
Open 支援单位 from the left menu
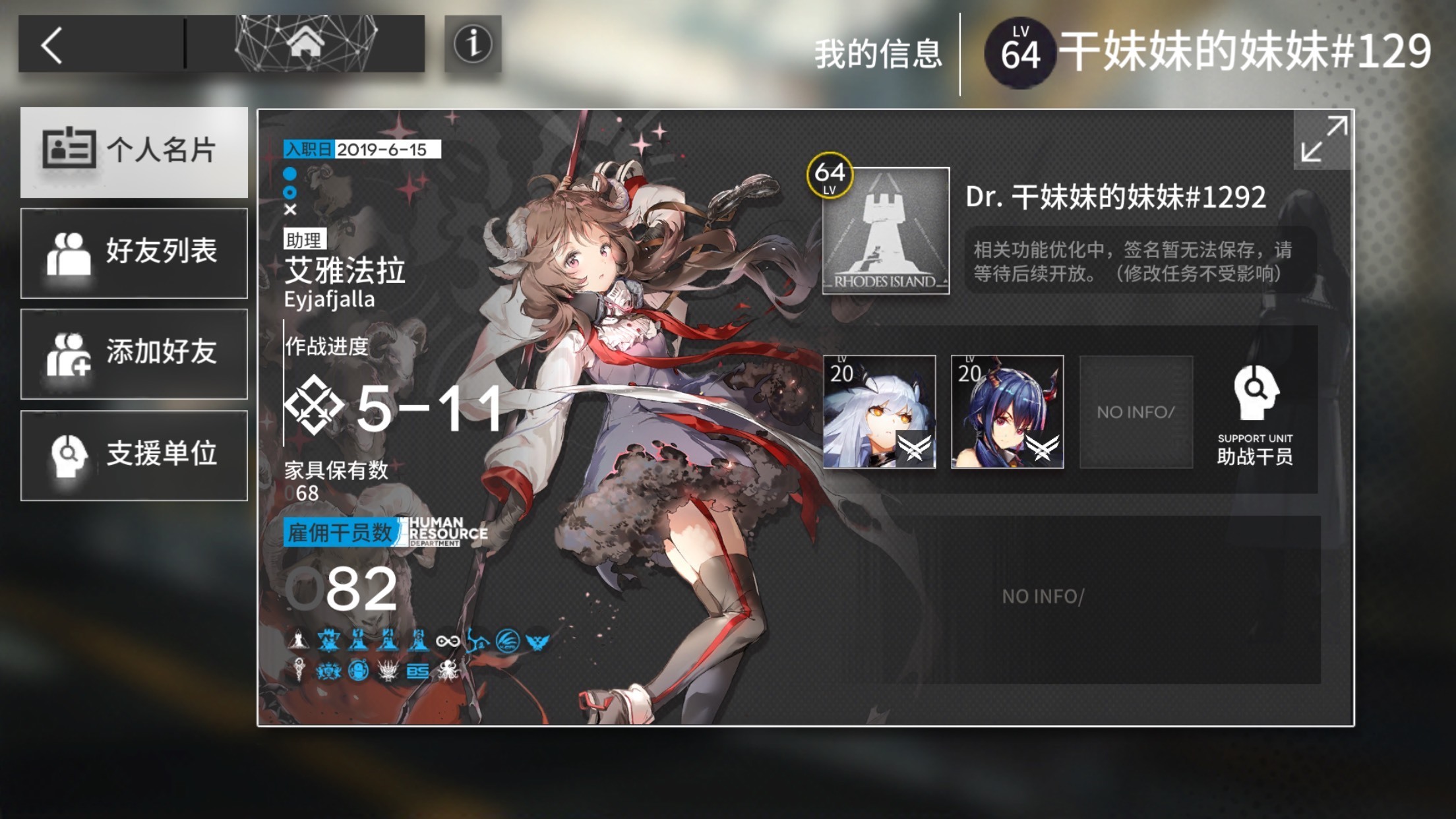(135, 456)
